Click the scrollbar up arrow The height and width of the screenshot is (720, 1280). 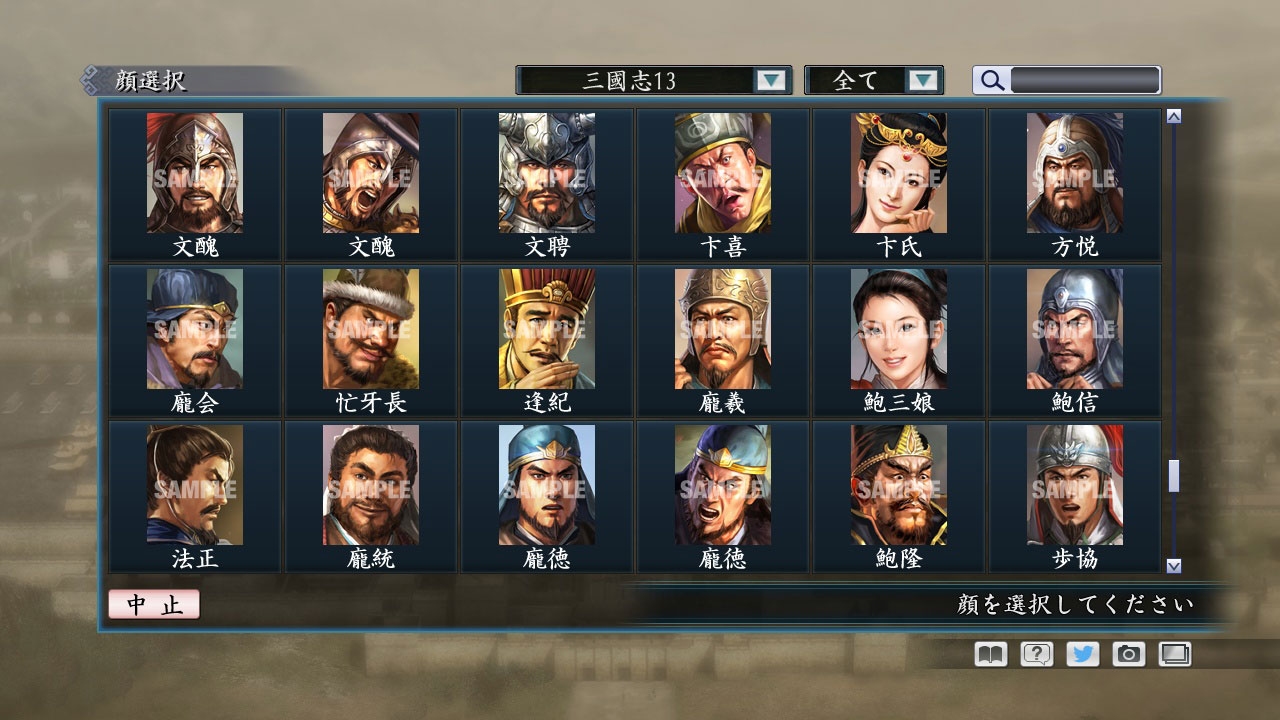coord(1172,115)
